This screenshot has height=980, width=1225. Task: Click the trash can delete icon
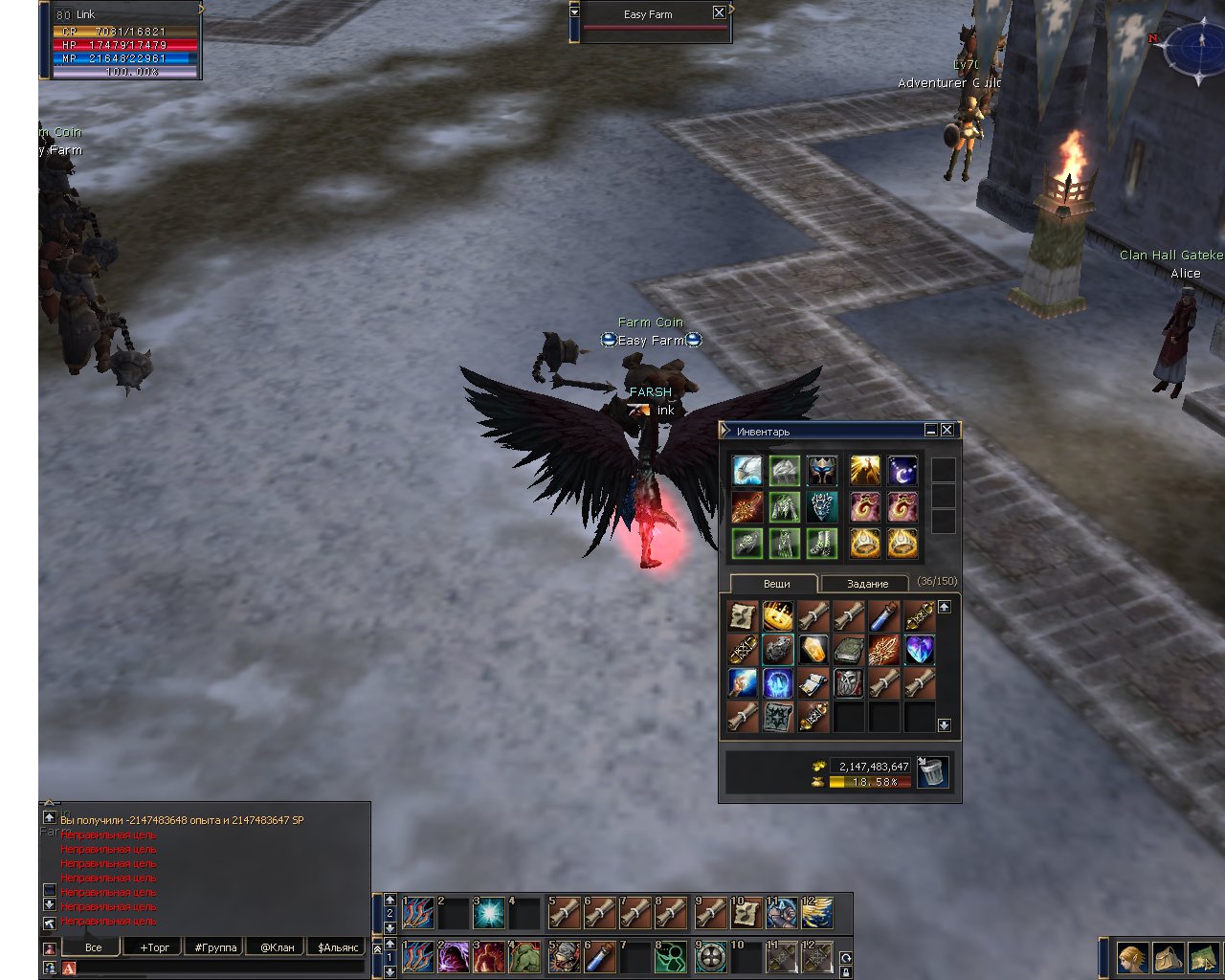933,772
